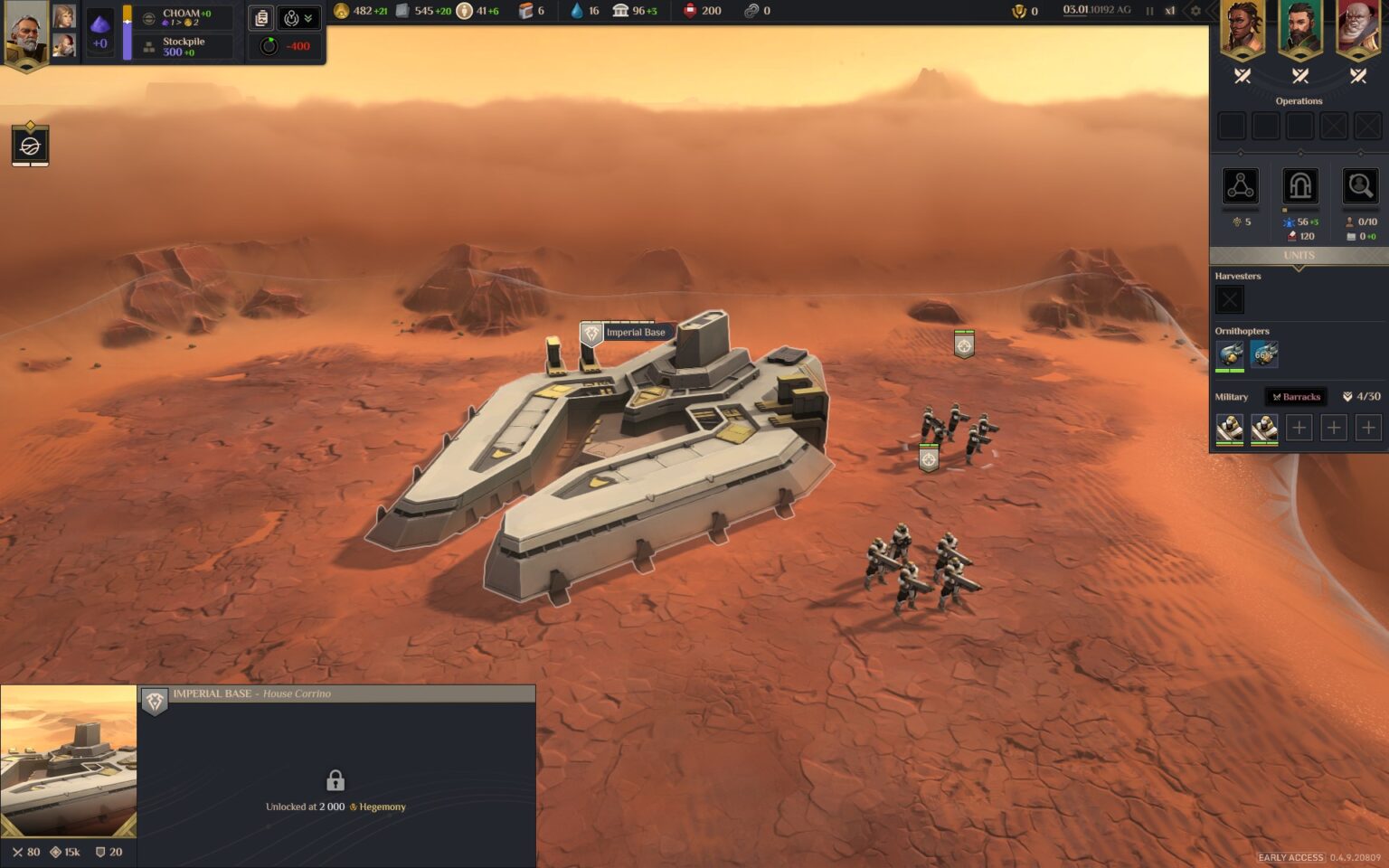Open the settings gear menu

[x=1195, y=11]
